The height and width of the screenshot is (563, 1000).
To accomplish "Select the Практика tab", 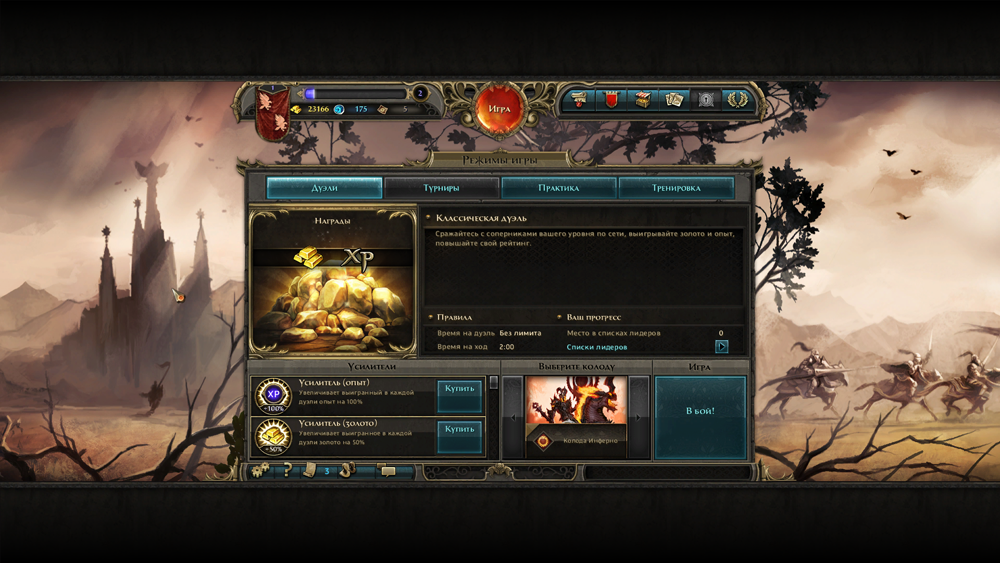I will 558,188.
